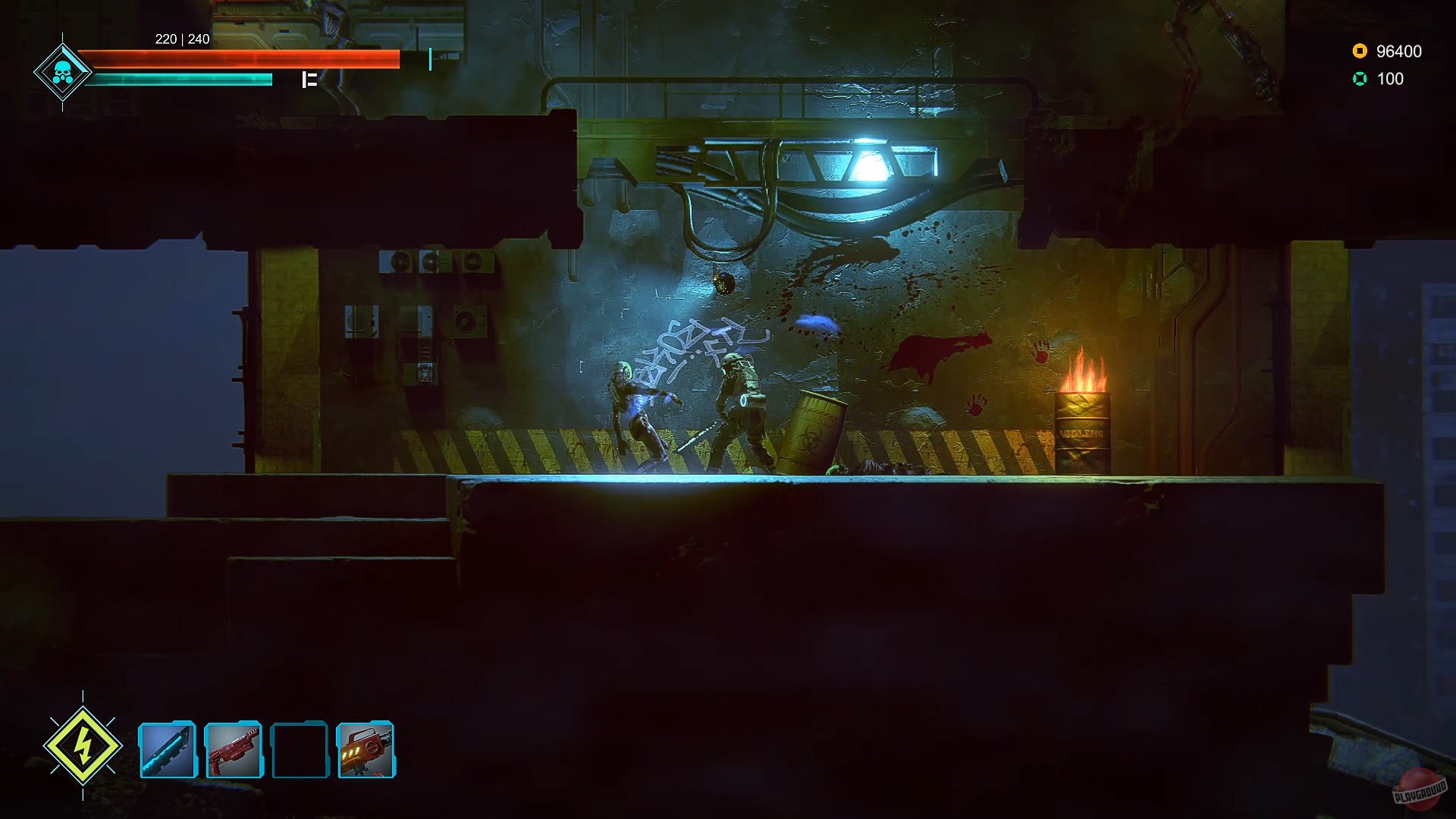Click the green orb currency icon
The width and height of the screenshot is (1456, 819).
coord(1361,77)
